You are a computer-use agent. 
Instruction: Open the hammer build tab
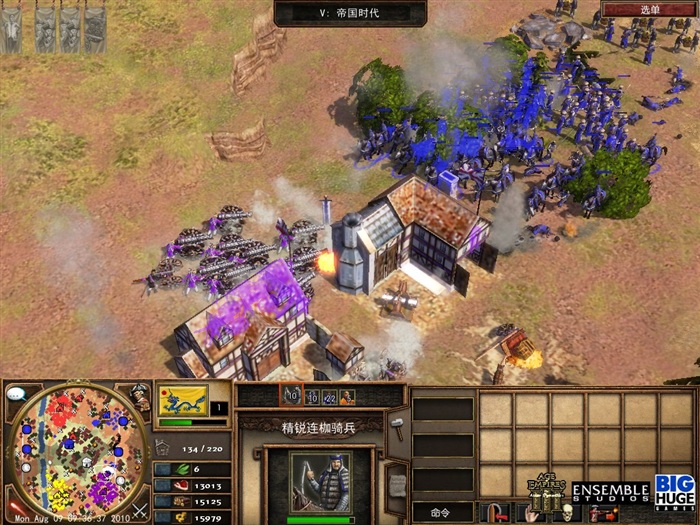point(397,426)
